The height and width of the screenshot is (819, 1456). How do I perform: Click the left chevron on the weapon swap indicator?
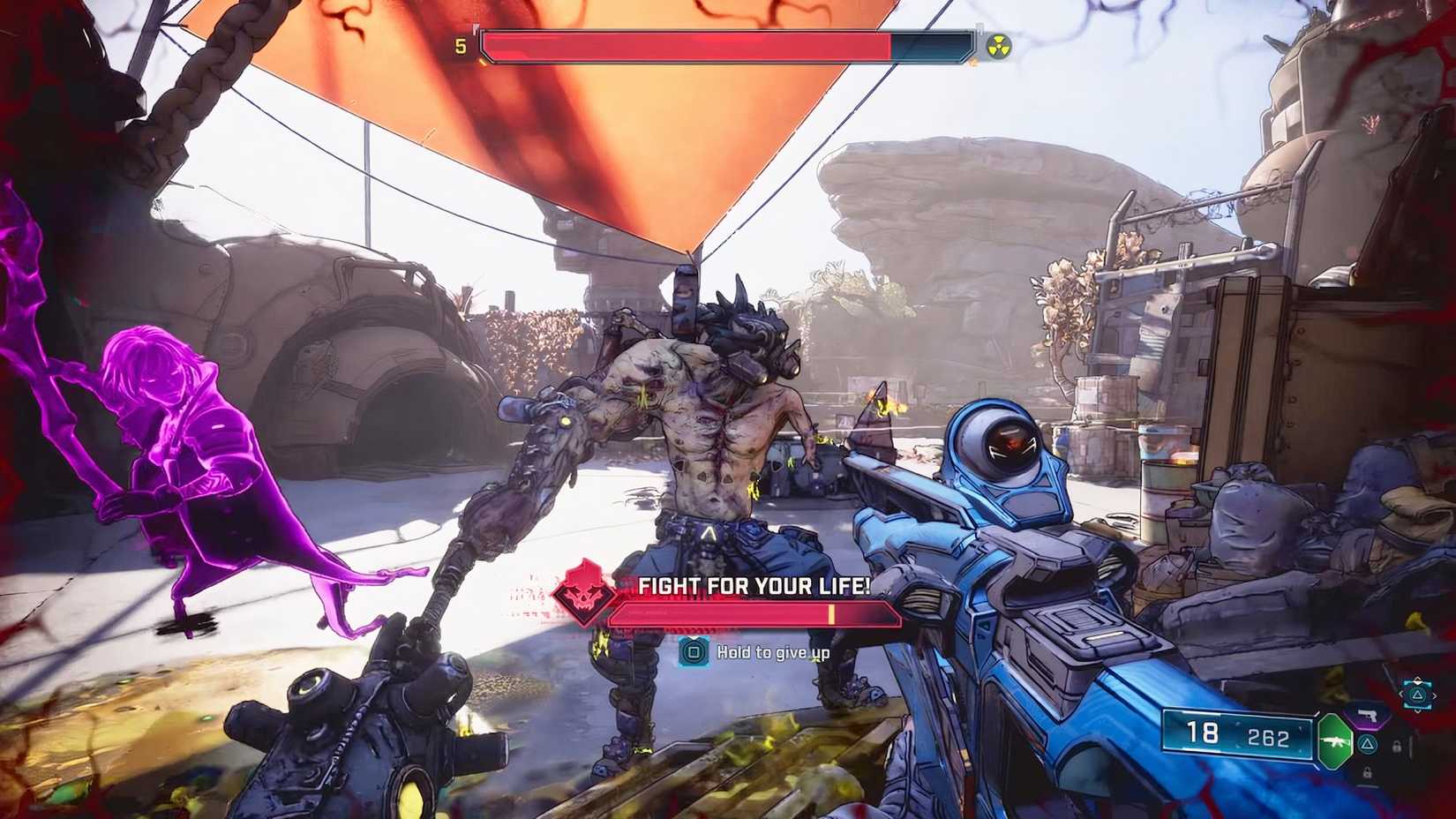click(x=1403, y=695)
